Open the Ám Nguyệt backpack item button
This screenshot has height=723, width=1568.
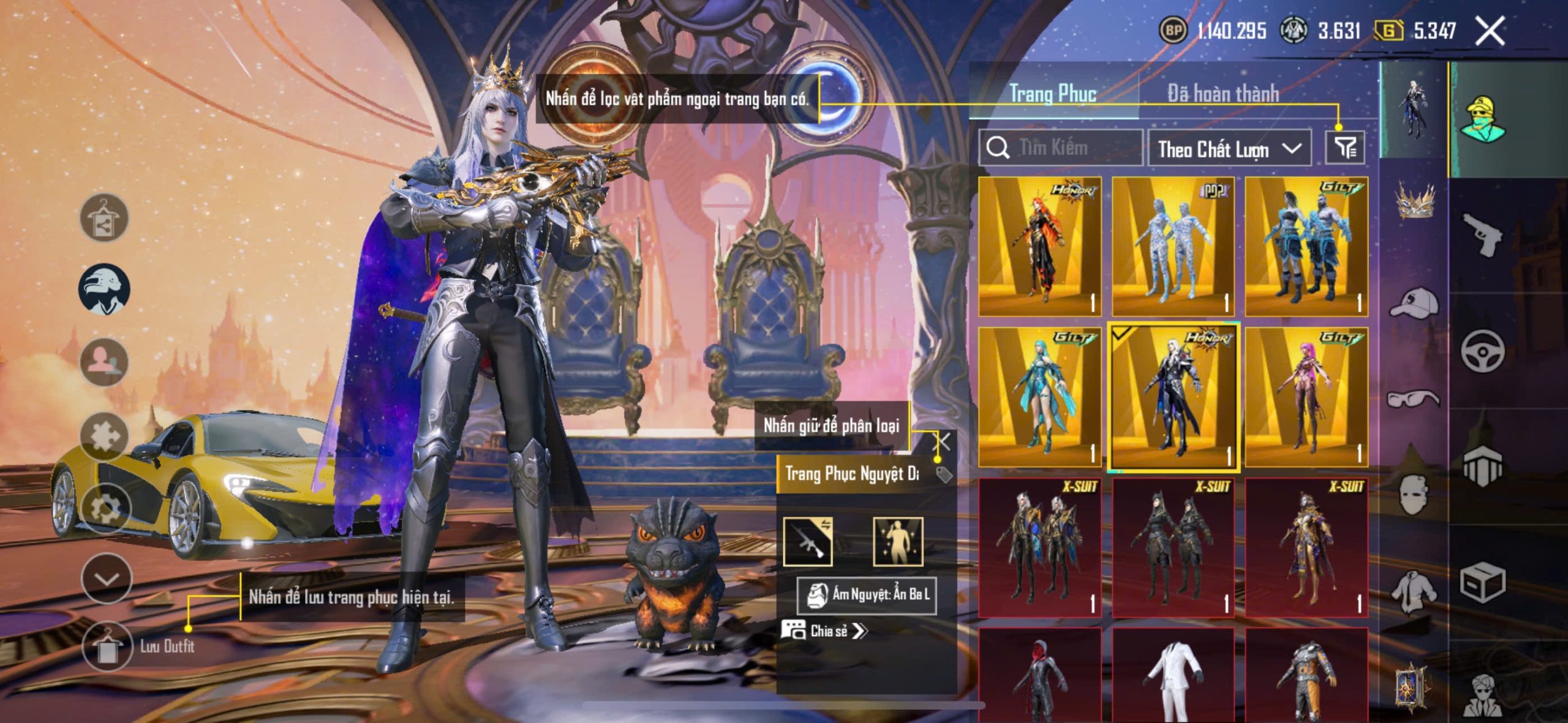[867, 594]
